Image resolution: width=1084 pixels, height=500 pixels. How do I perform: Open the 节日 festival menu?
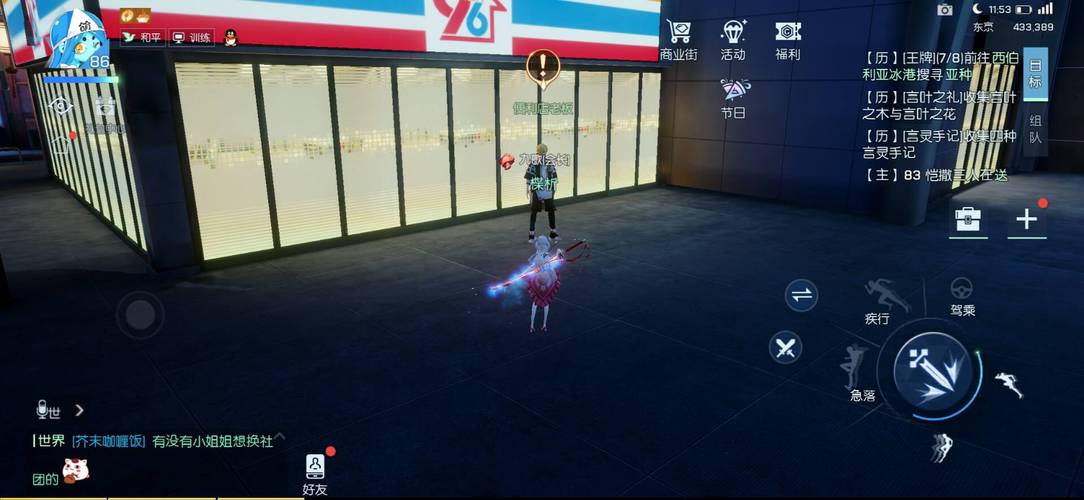point(733,97)
